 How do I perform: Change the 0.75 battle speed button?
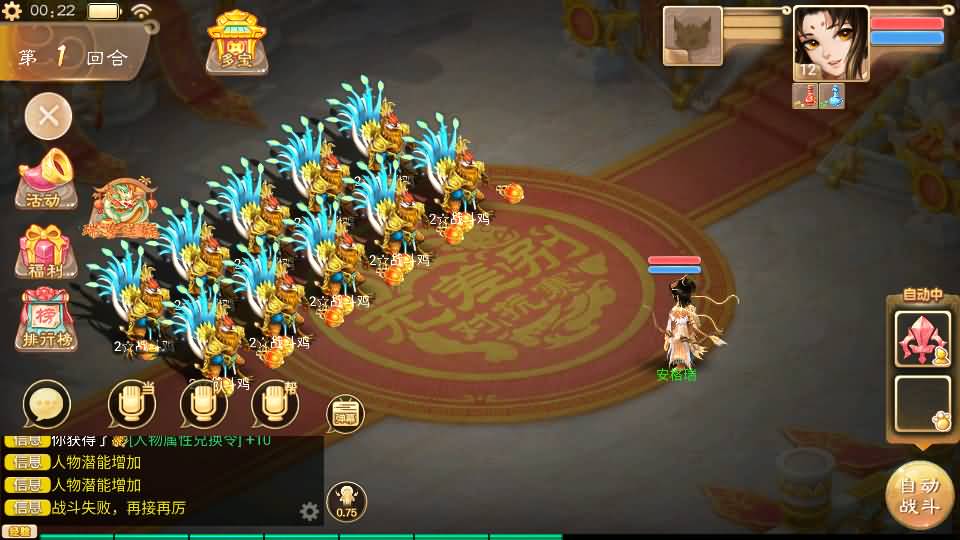click(346, 501)
